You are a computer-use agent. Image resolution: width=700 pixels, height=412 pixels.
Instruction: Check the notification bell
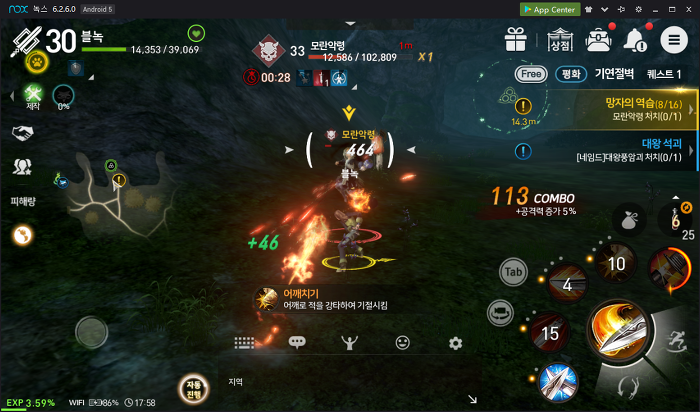[x=635, y=40]
